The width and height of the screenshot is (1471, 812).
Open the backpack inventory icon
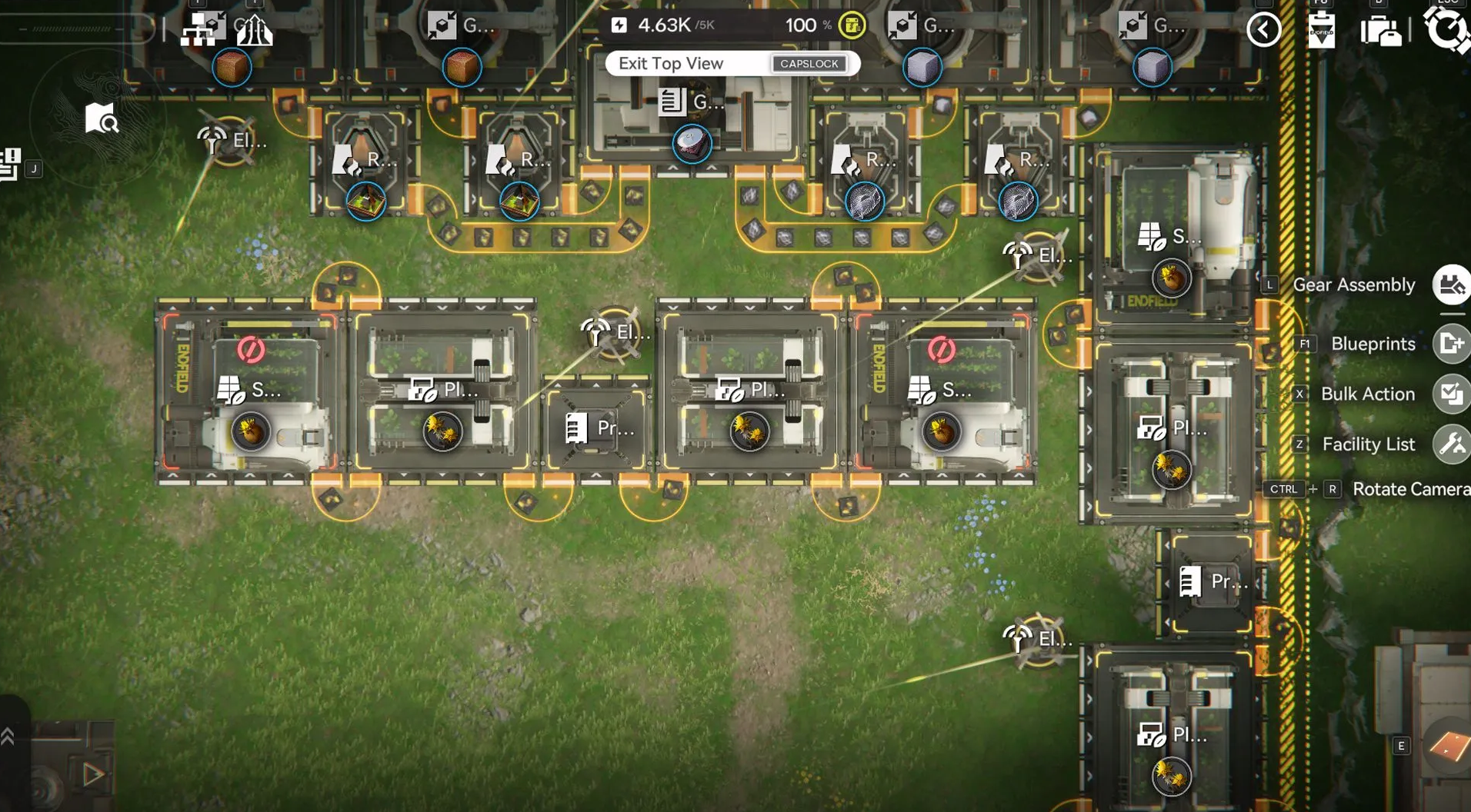click(x=1380, y=31)
